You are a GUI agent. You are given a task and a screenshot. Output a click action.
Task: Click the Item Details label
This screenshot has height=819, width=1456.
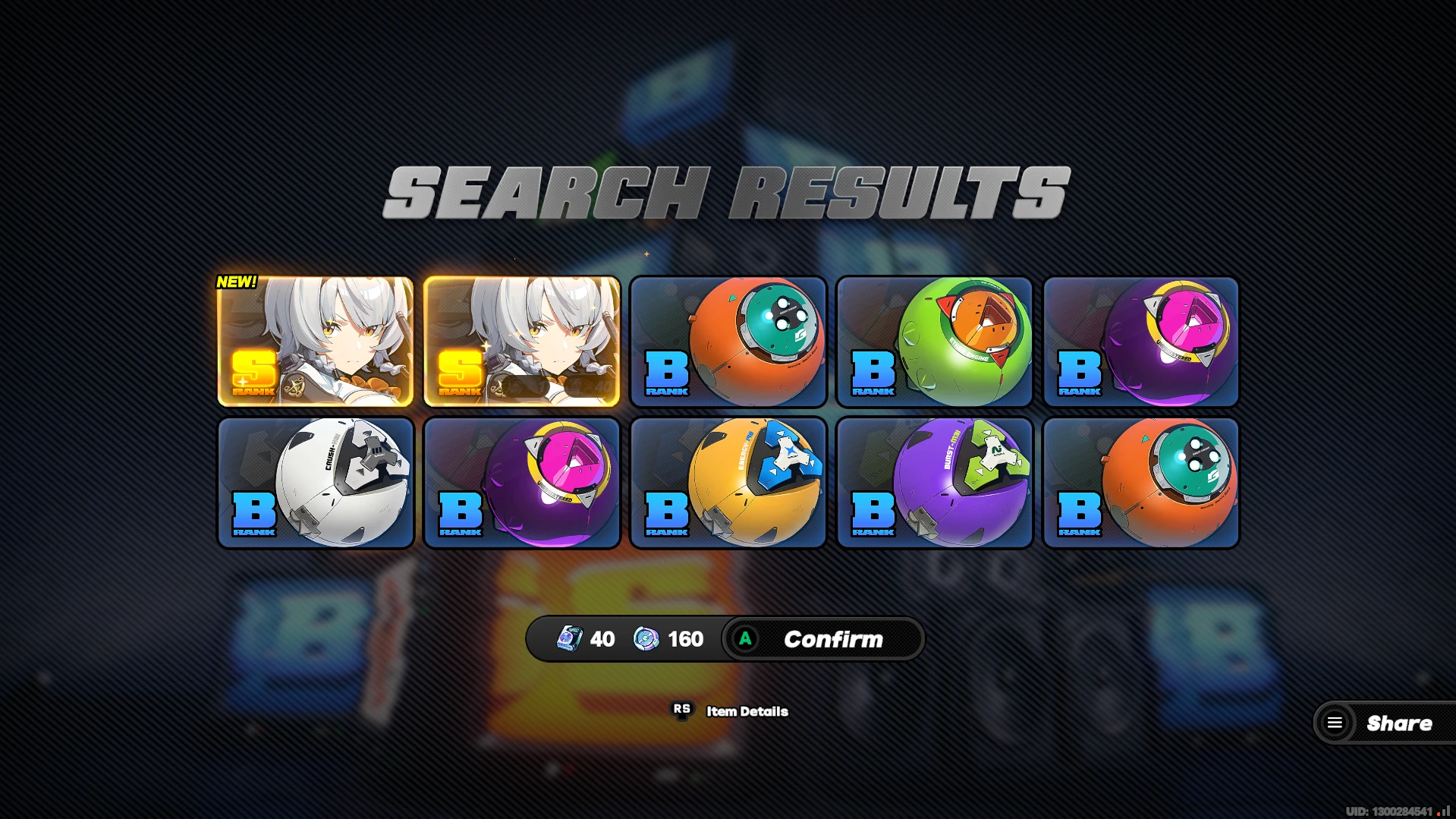tap(746, 711)
